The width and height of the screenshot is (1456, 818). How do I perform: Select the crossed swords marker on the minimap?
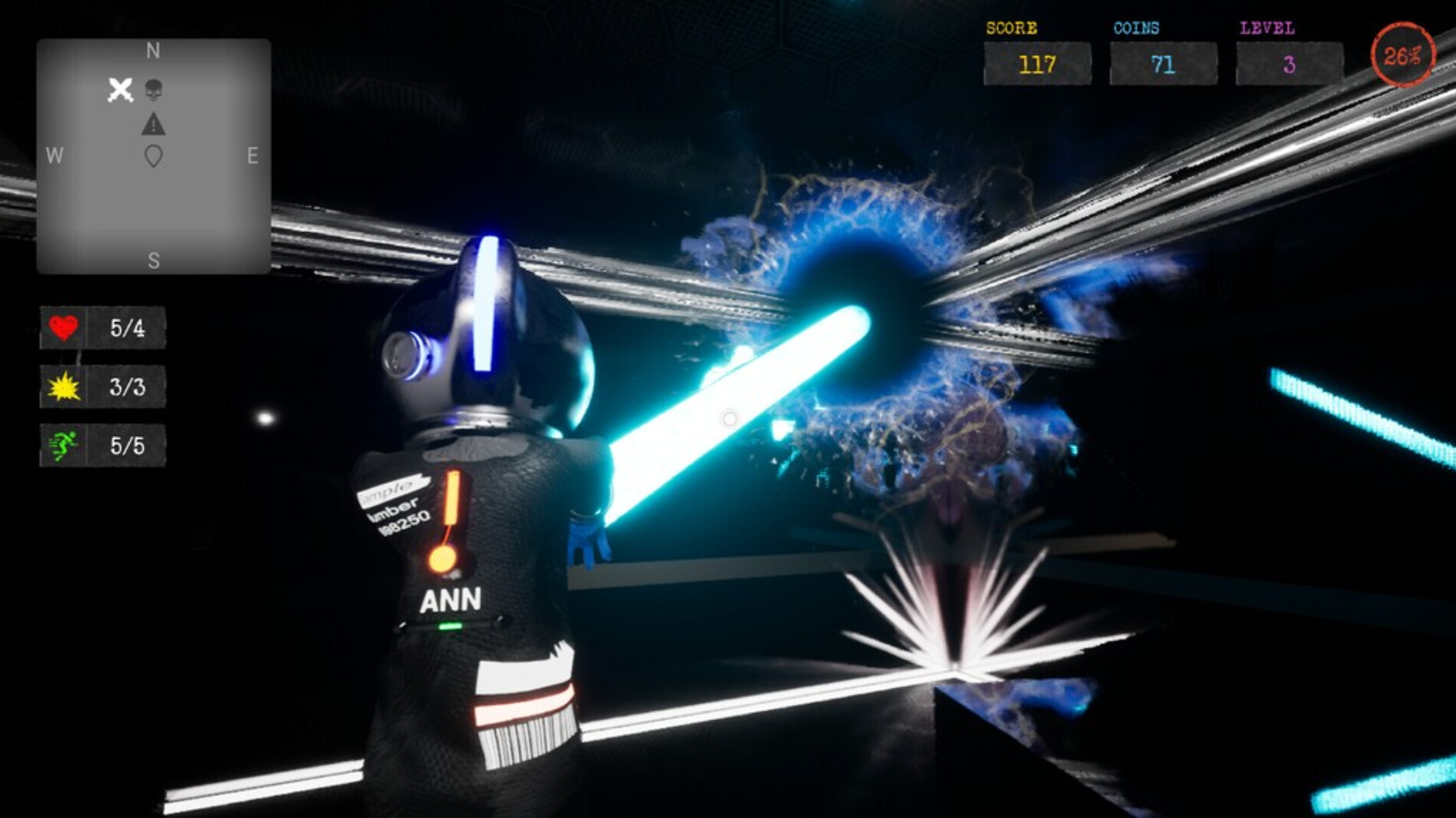(x=120, y=90)
